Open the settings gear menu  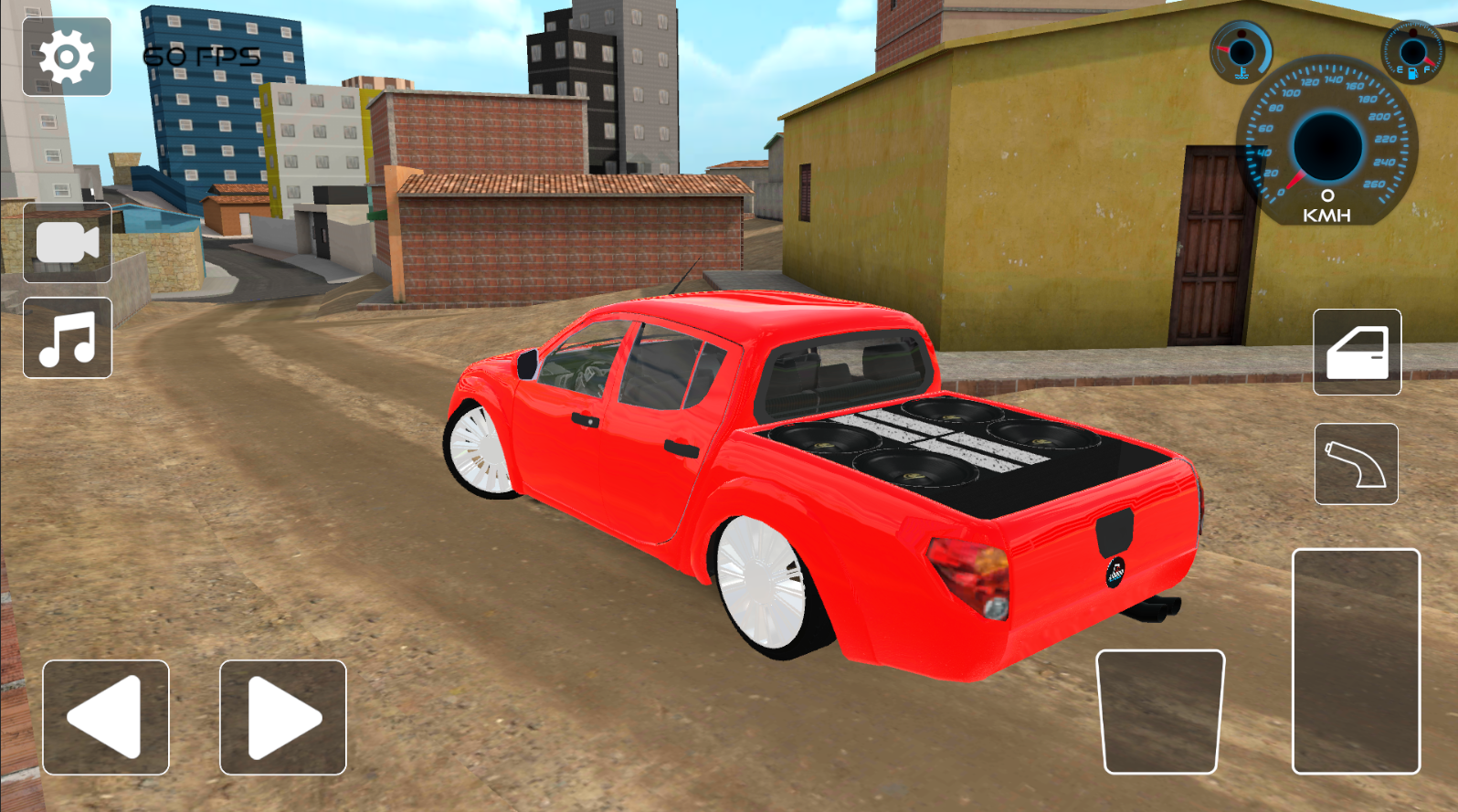(x=68, y=58)
